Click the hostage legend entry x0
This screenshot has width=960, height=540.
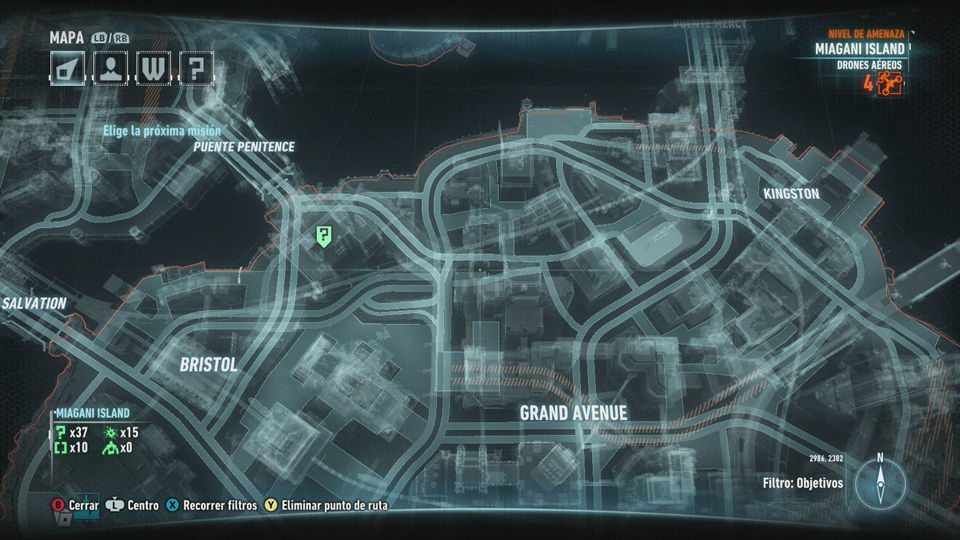coord(122,448)
